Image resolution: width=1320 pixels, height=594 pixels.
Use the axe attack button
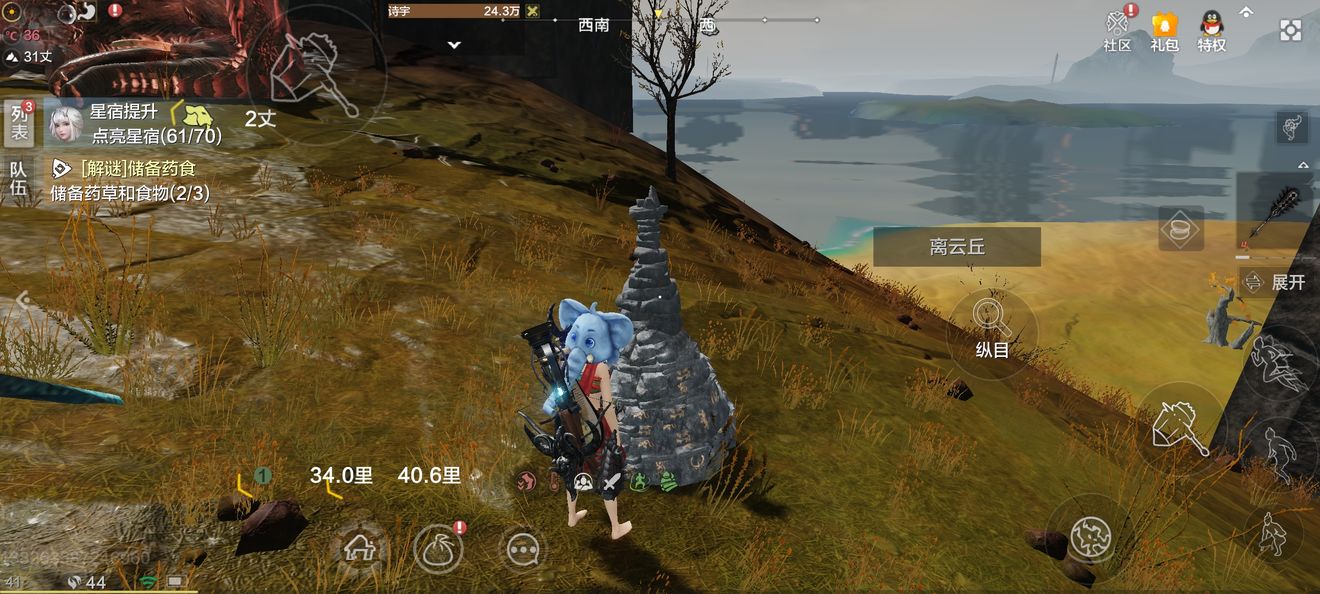click(x=1181, y=427)
